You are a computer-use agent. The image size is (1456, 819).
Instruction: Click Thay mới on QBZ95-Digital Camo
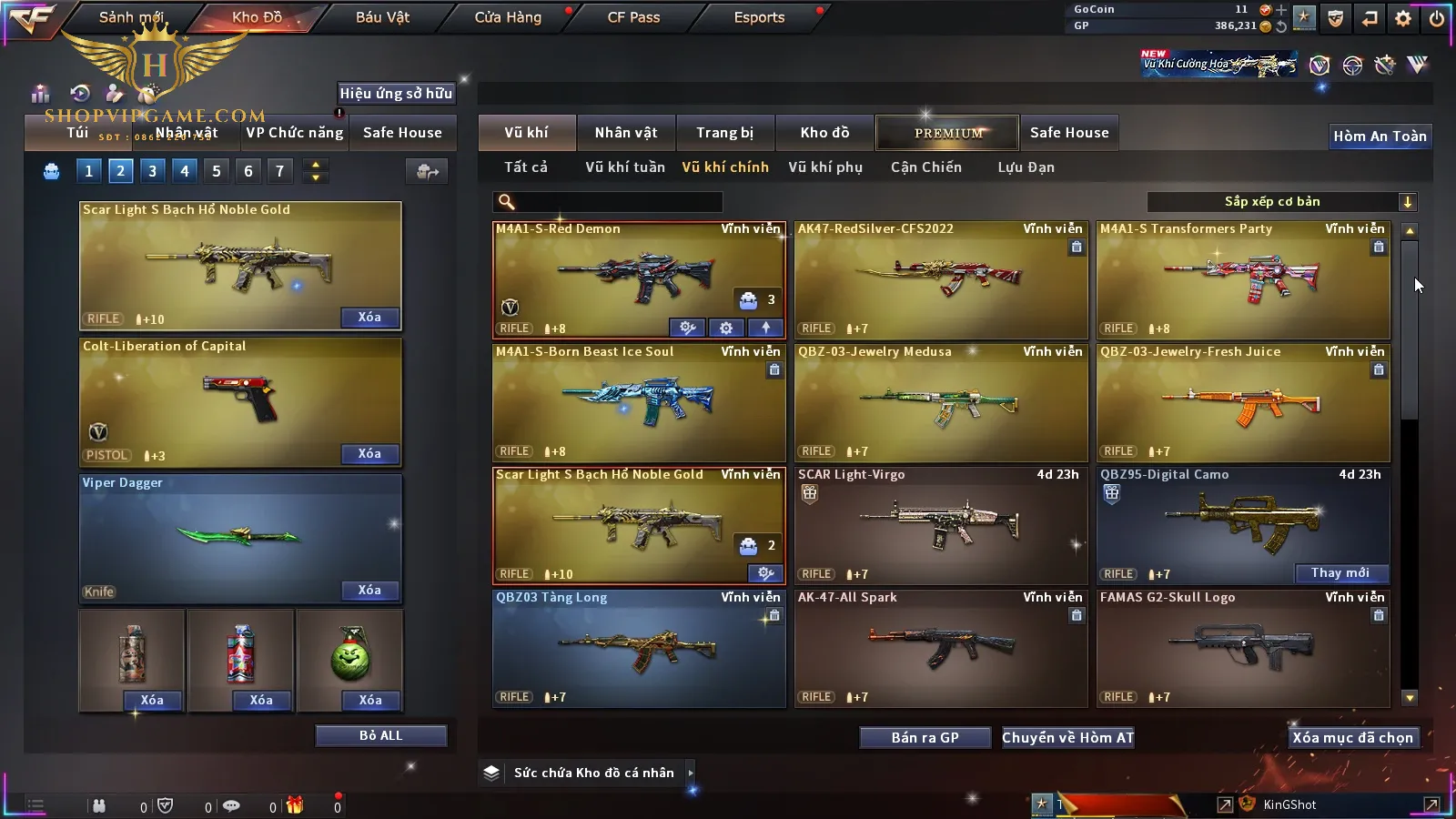click(x=1340, y=573)
